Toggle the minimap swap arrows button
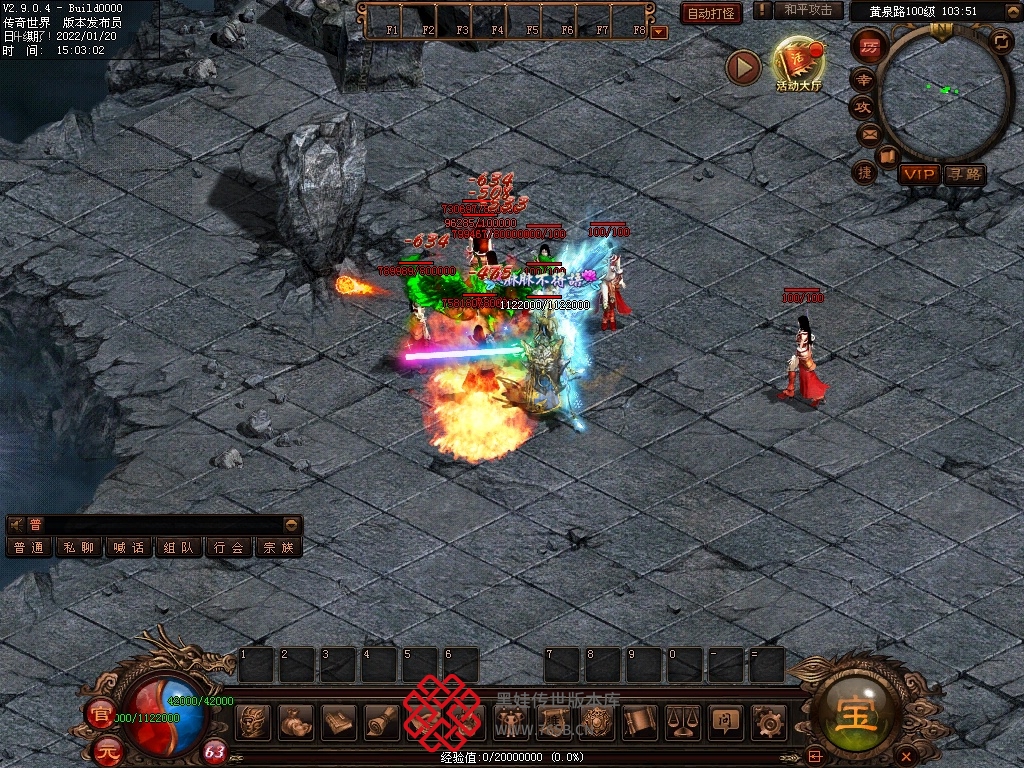The image size is (1024, 768). pyautogui.click(x=1001, y=41)
